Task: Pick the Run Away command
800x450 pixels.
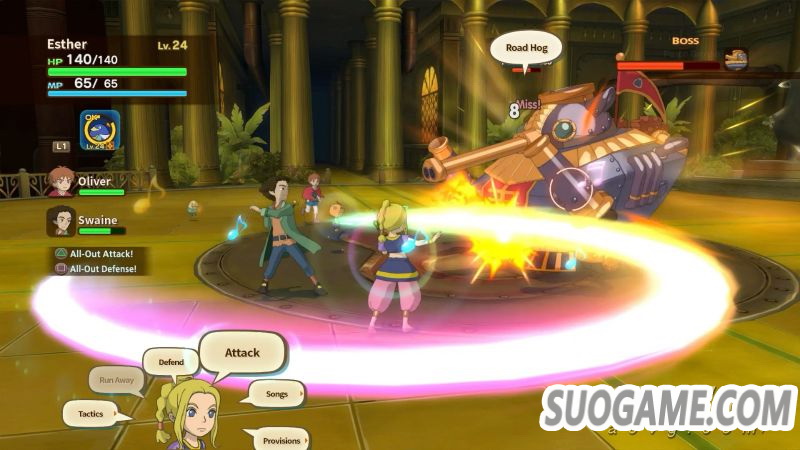Action: (116, 379)
